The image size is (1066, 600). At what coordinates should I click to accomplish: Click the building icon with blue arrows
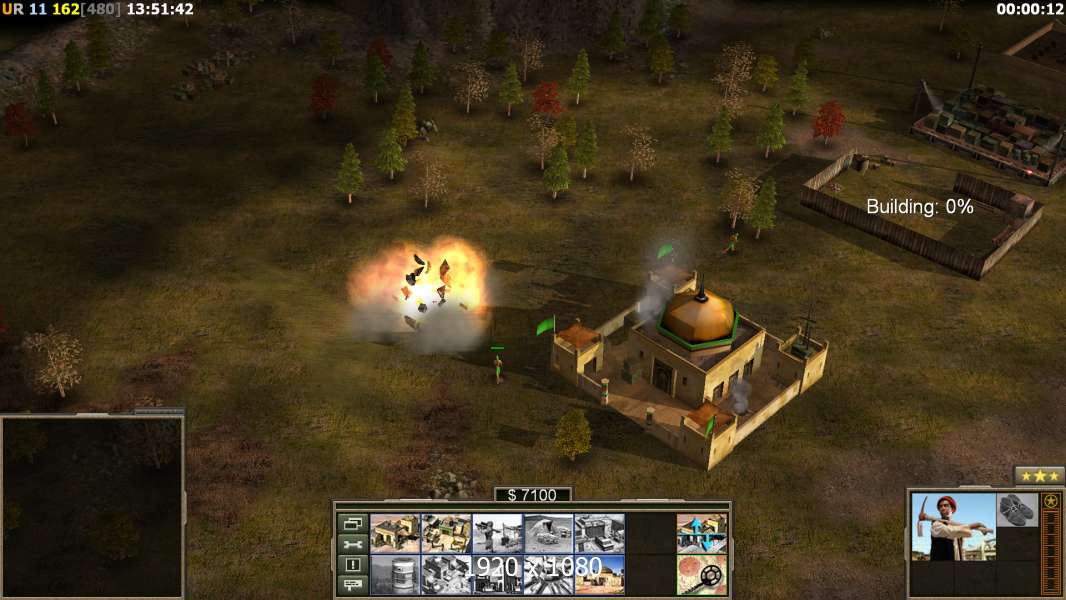coord(701,533)
